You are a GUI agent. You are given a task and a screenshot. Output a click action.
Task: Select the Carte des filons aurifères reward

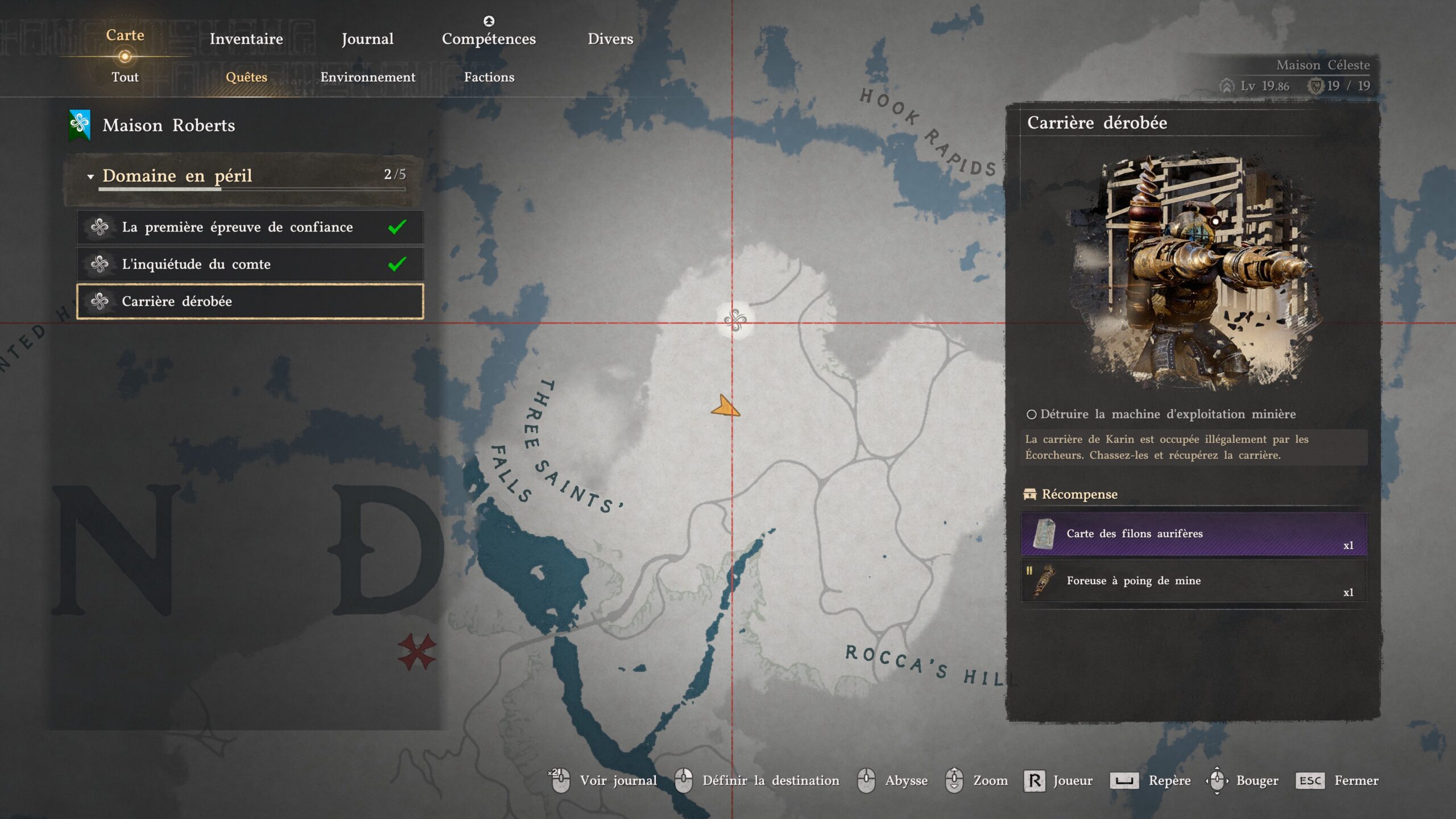tap(1194, 533)
